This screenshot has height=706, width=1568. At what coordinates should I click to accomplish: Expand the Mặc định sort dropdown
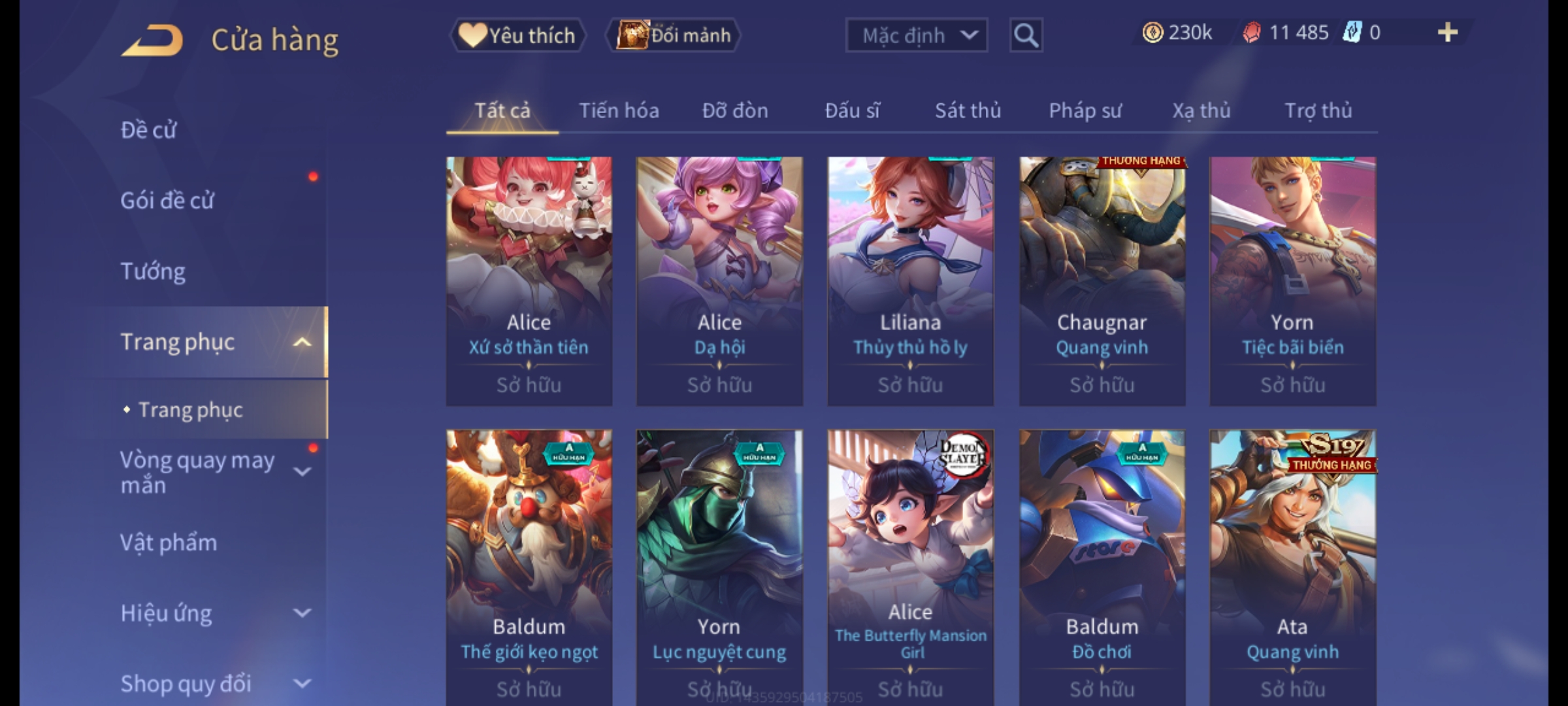916,35
